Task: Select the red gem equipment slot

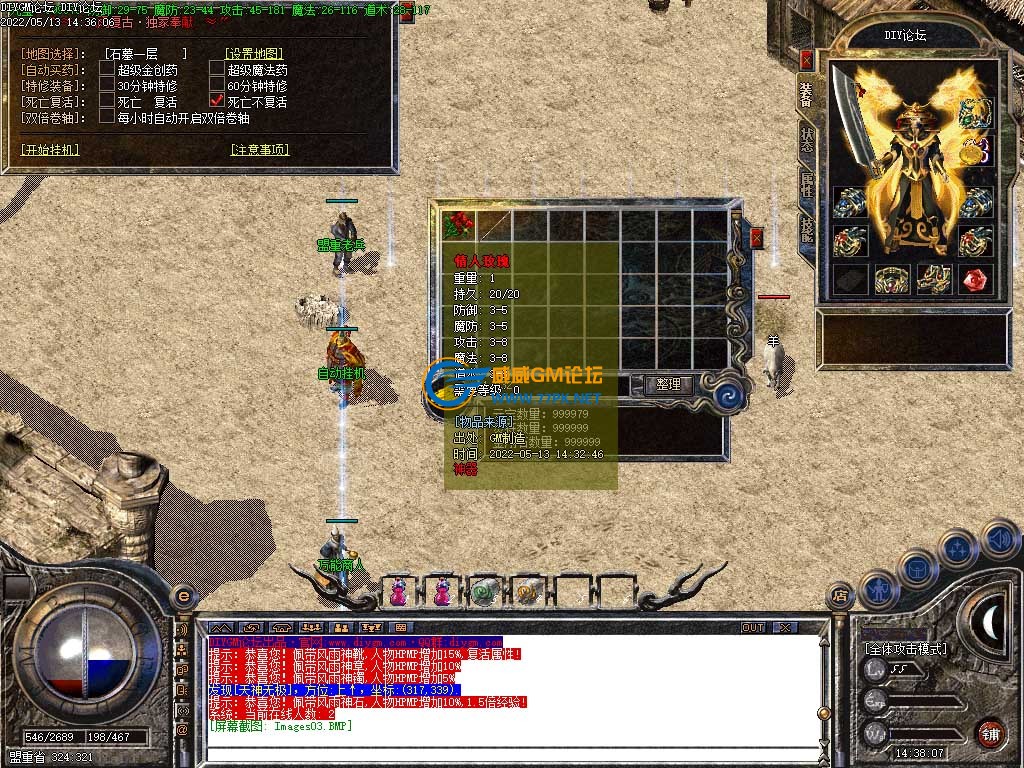Action: [977, 279]
